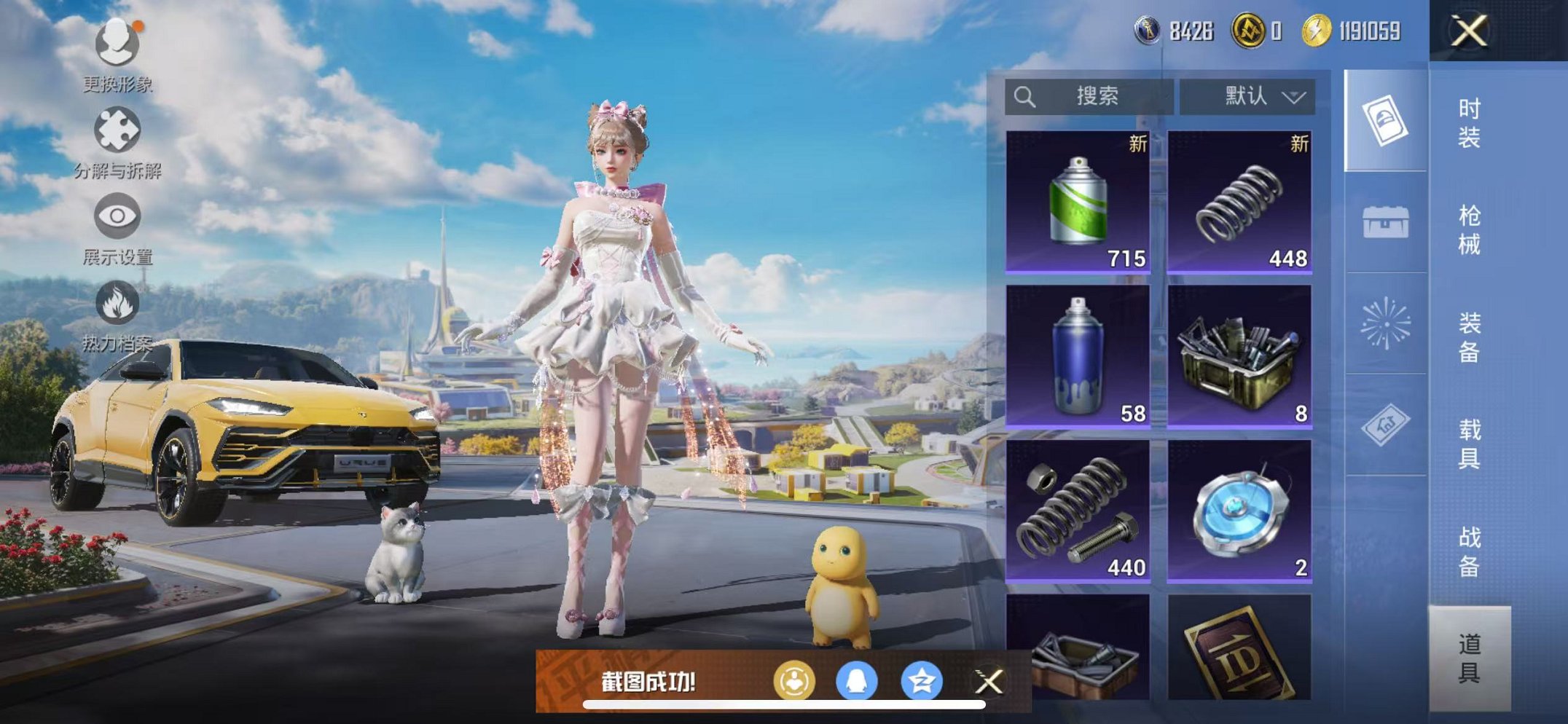Click the magnifier in the 搜索 bar

click(x=1026, y=95)
